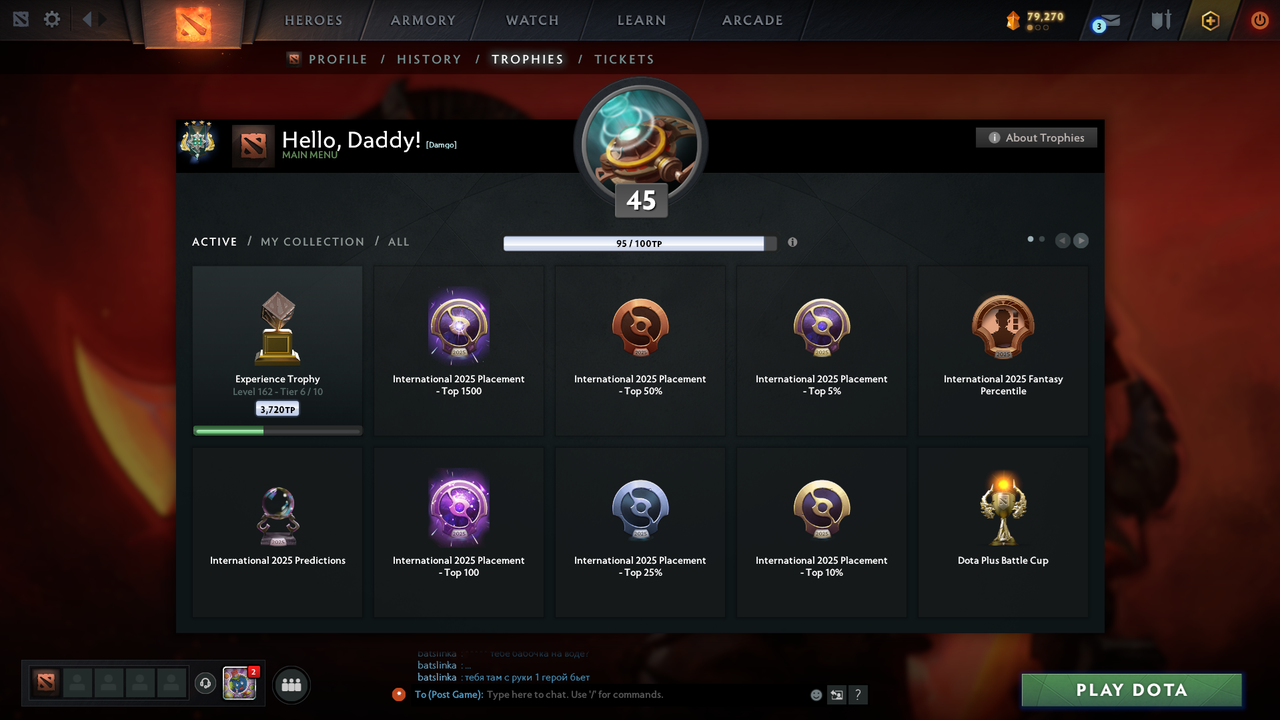Click the question mark chat help icon
The image size is (1280, 720).
[x=857, y=694]
